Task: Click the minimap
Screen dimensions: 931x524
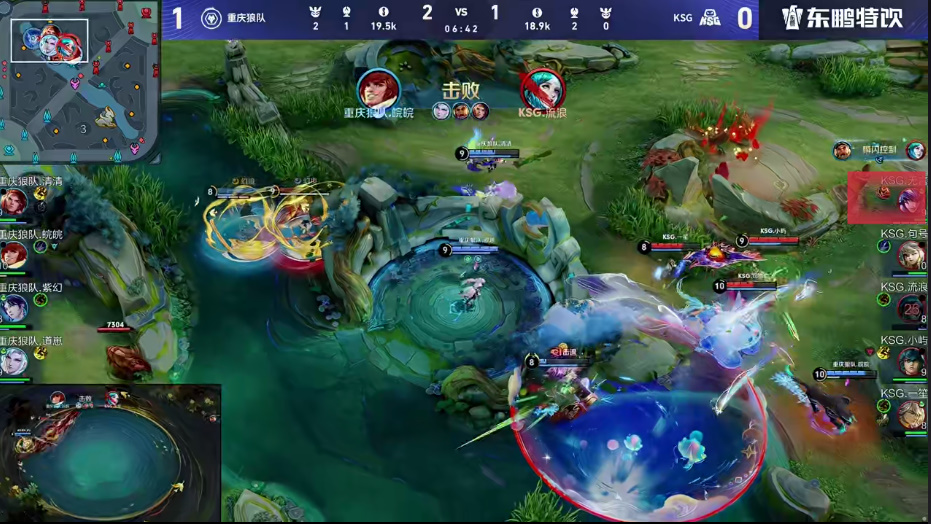Action: (80, 82)
